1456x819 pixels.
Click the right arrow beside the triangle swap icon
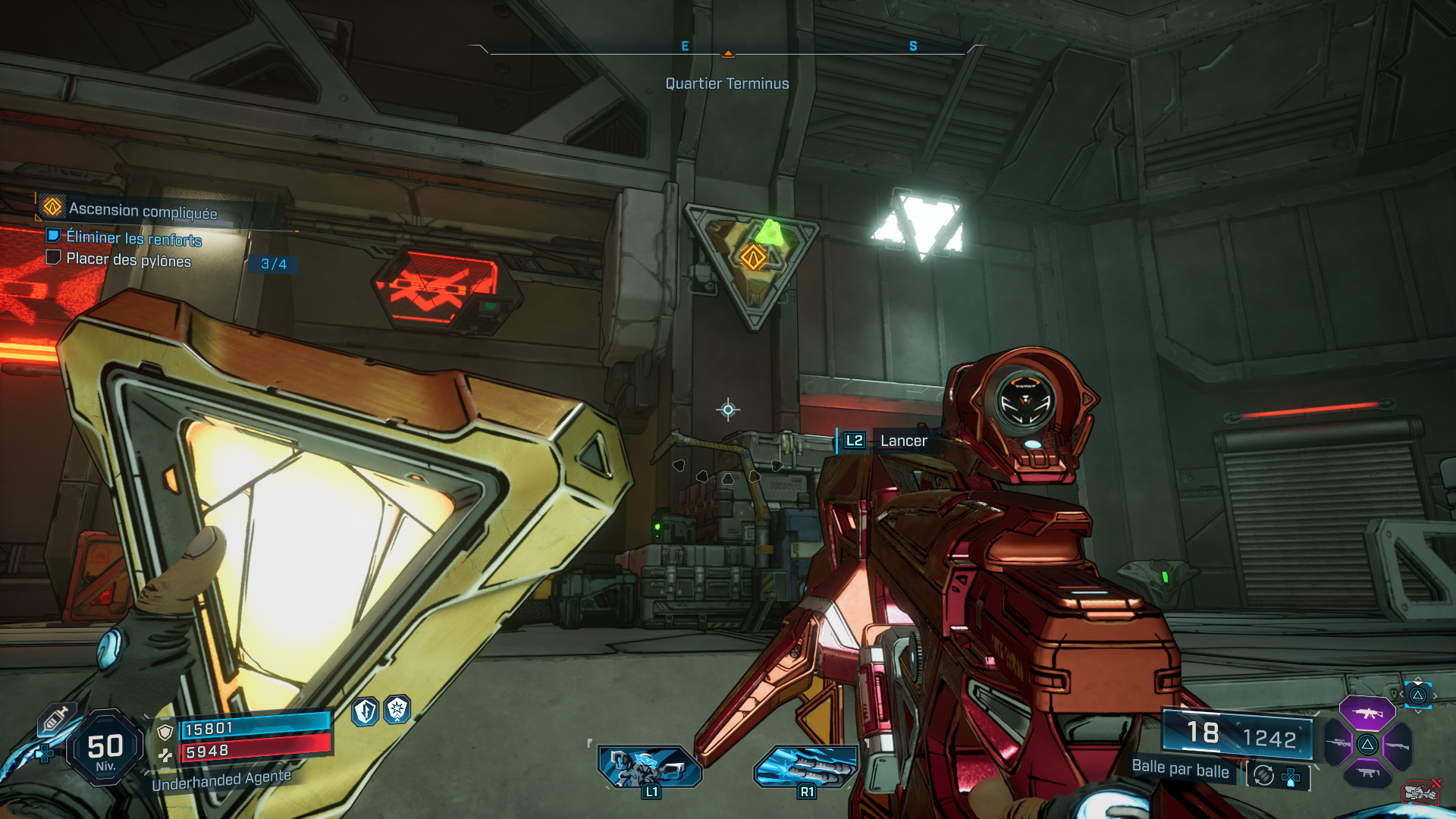click(1435, 695)
